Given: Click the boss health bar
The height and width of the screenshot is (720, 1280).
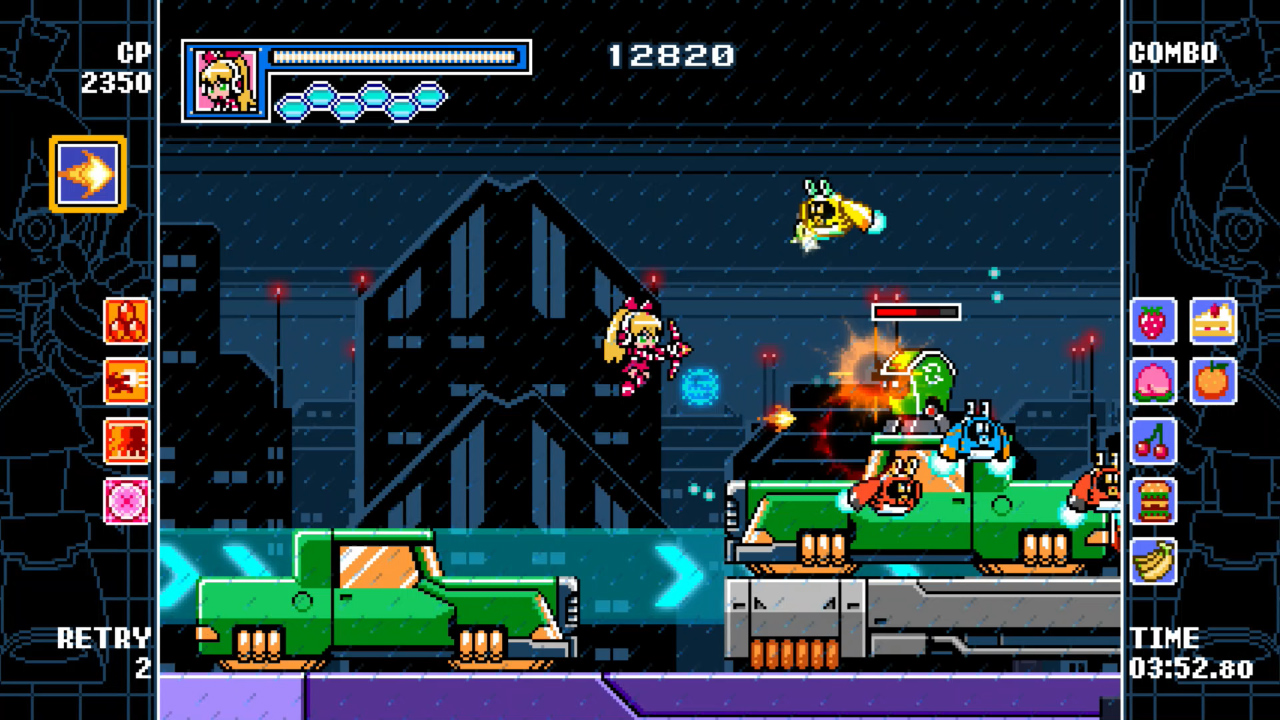Looking at the screenshot, I should (x=917, y=311).
